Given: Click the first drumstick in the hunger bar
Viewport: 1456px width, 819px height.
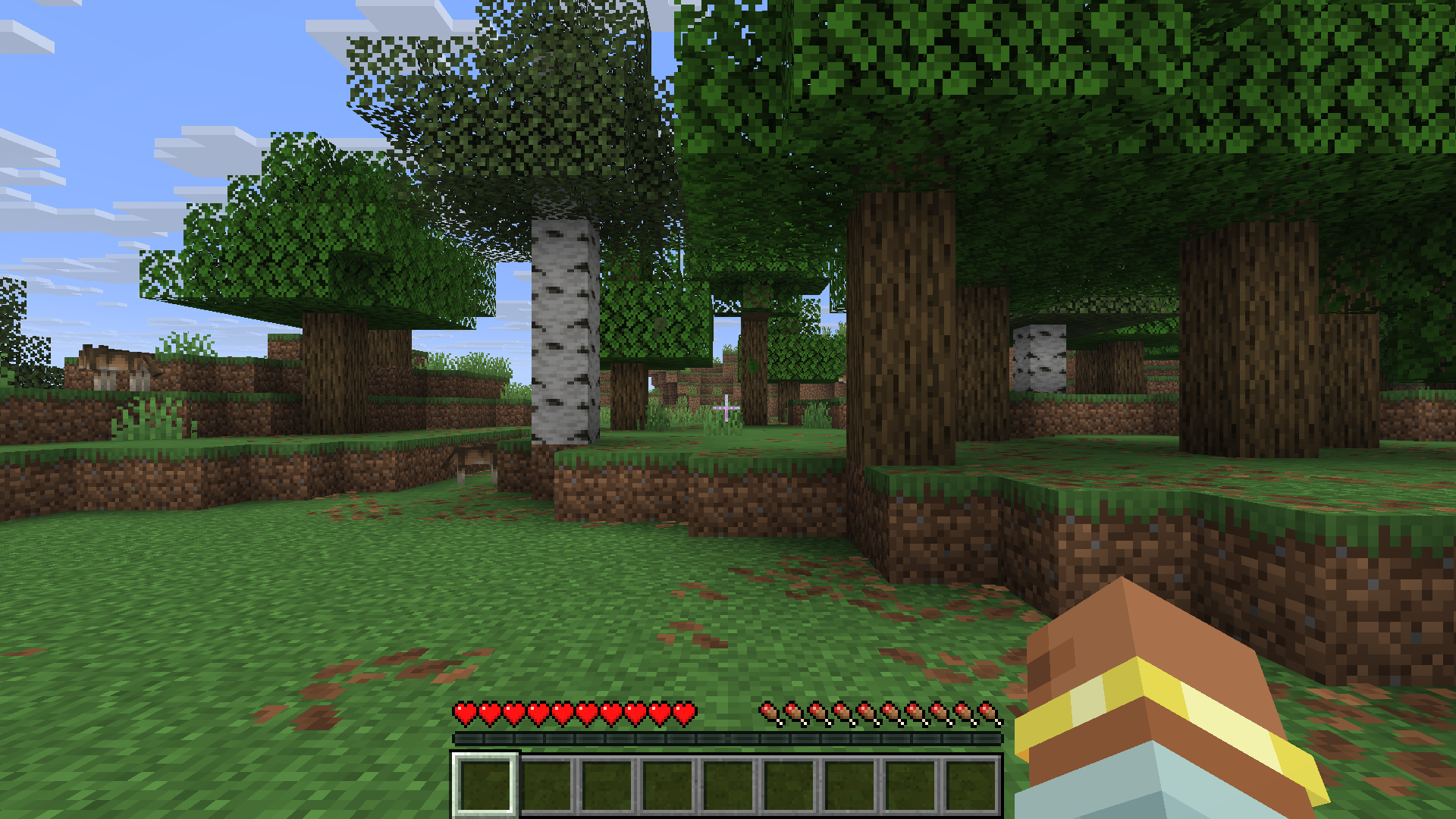Looking at the screenshot, I should pos(772,711).
